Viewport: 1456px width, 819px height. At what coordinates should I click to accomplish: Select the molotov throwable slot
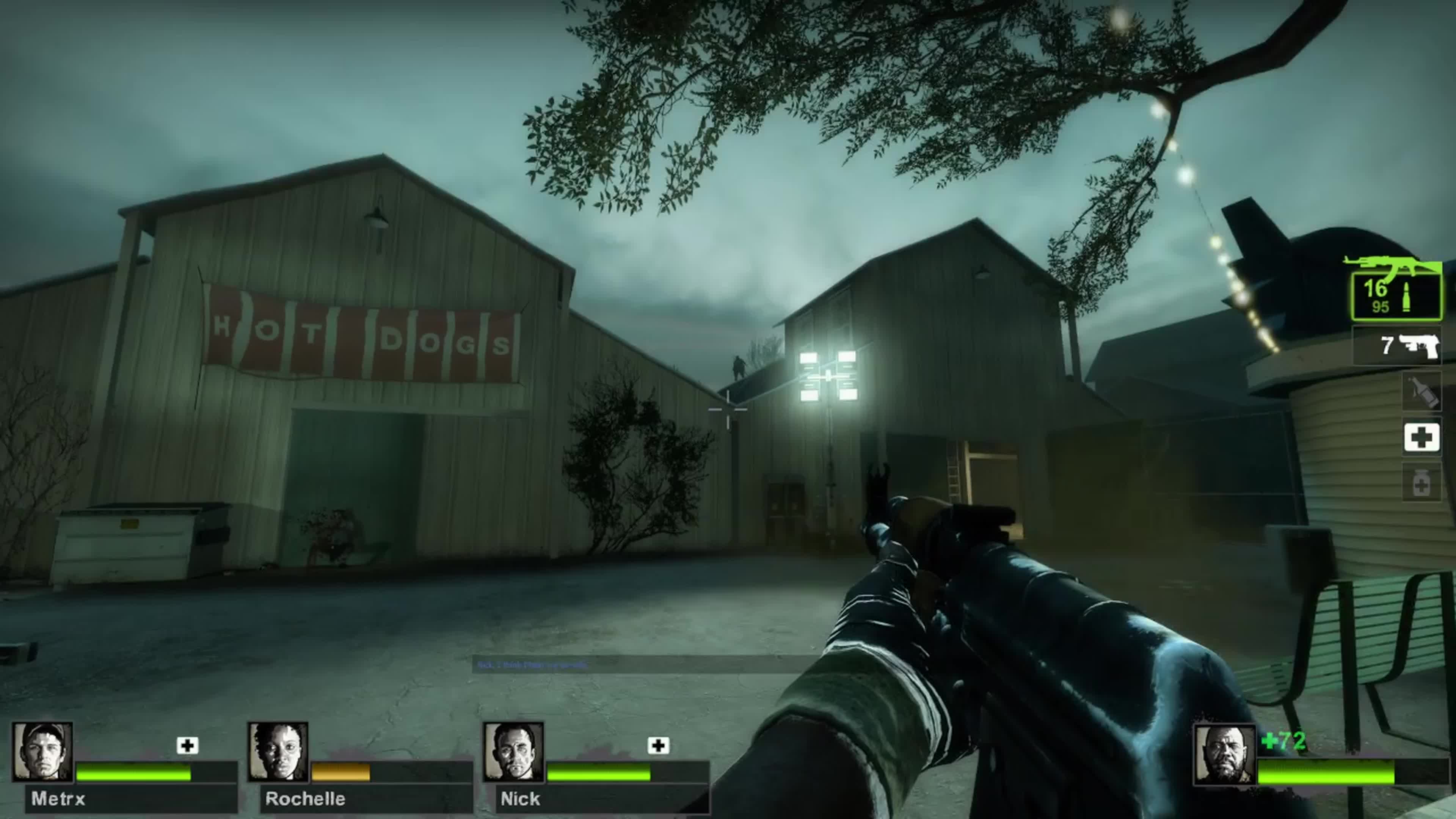[x=1421, y=391]
